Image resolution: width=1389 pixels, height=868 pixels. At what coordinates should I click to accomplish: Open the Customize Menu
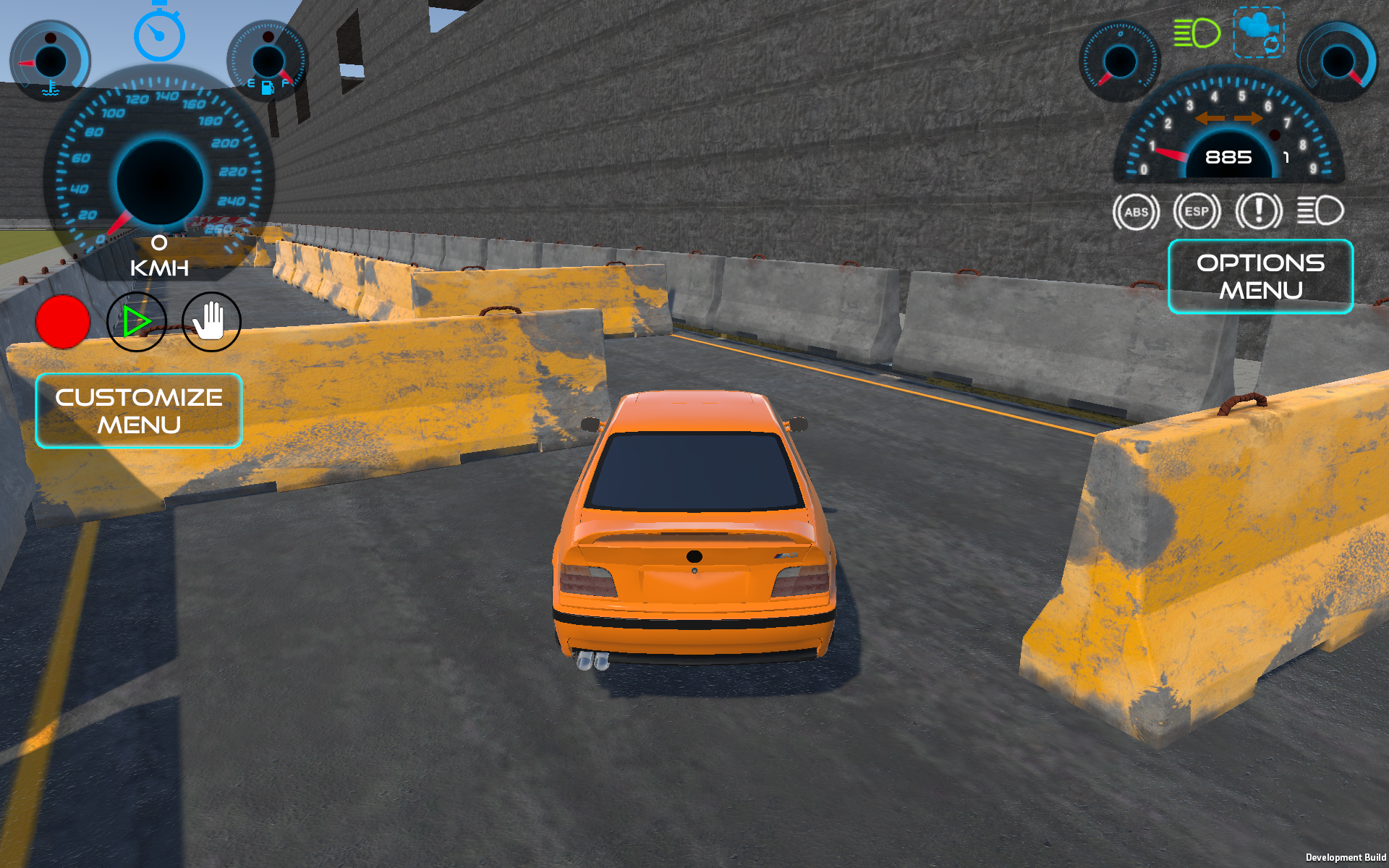tap(138, 411)
